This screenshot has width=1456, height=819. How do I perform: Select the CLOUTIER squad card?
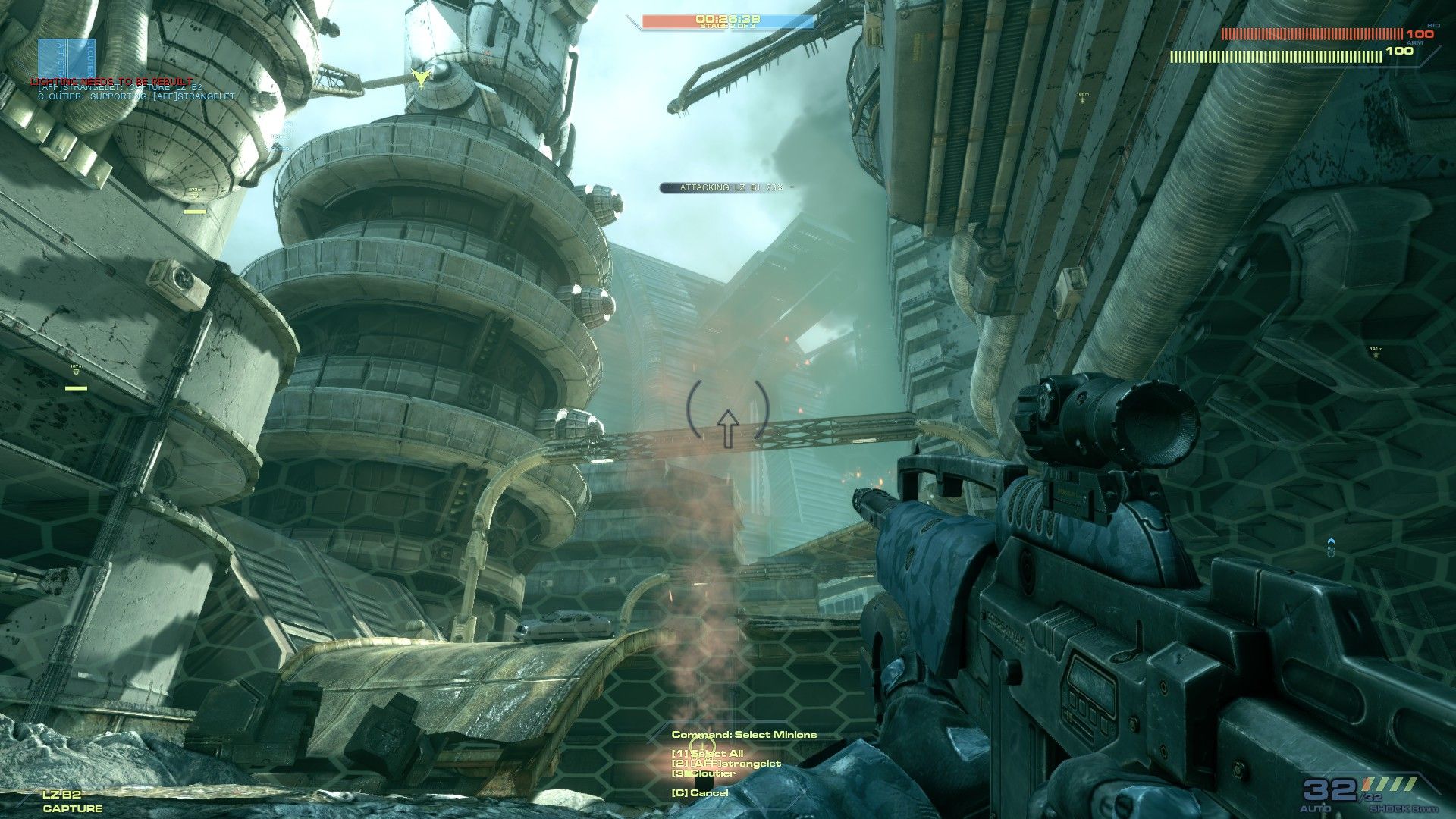[x=81, y=58]
